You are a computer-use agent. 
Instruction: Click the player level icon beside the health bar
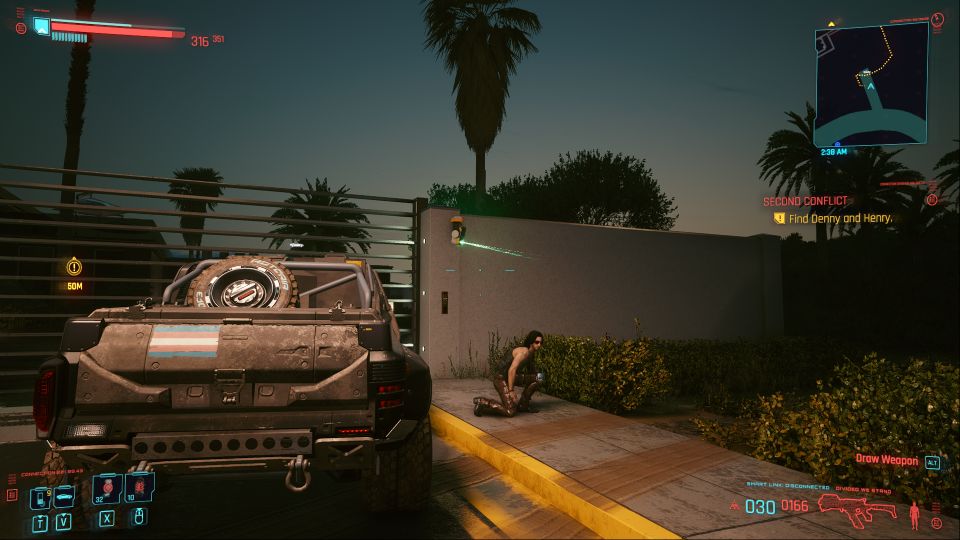tap(41, 25)
